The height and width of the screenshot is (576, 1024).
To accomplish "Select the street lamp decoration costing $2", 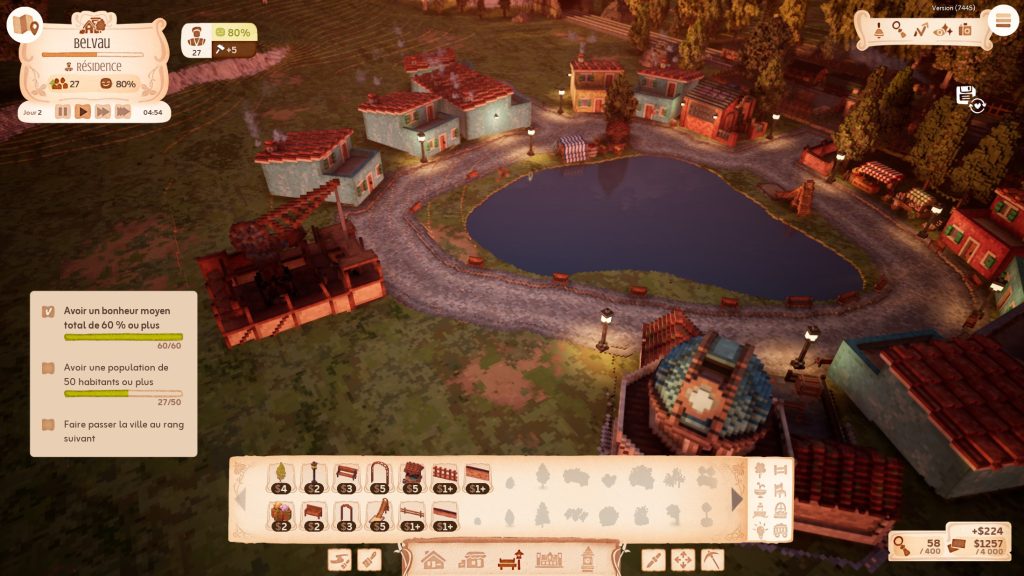I will (314, 477).
